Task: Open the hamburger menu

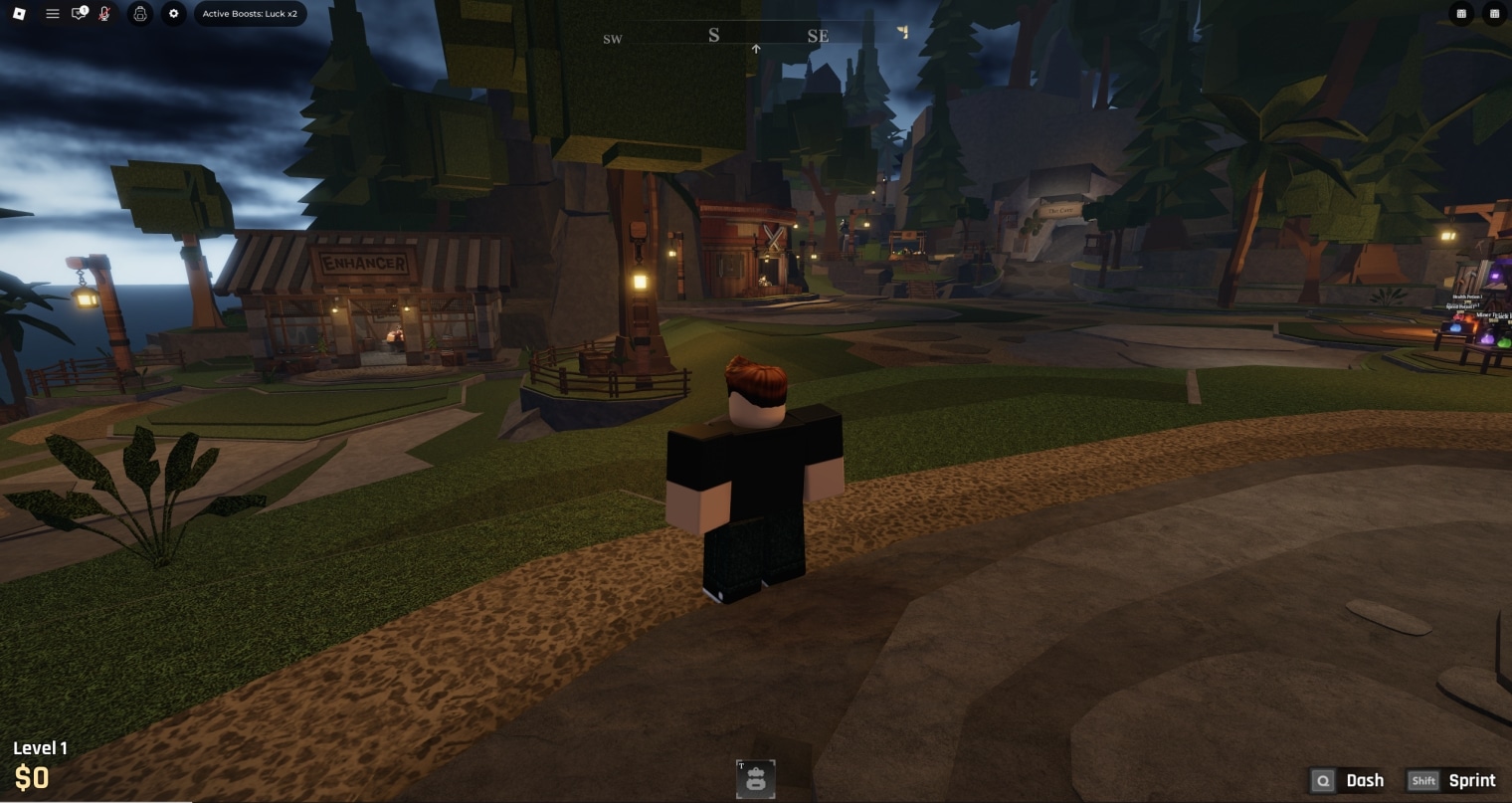Action: [53, 14]
